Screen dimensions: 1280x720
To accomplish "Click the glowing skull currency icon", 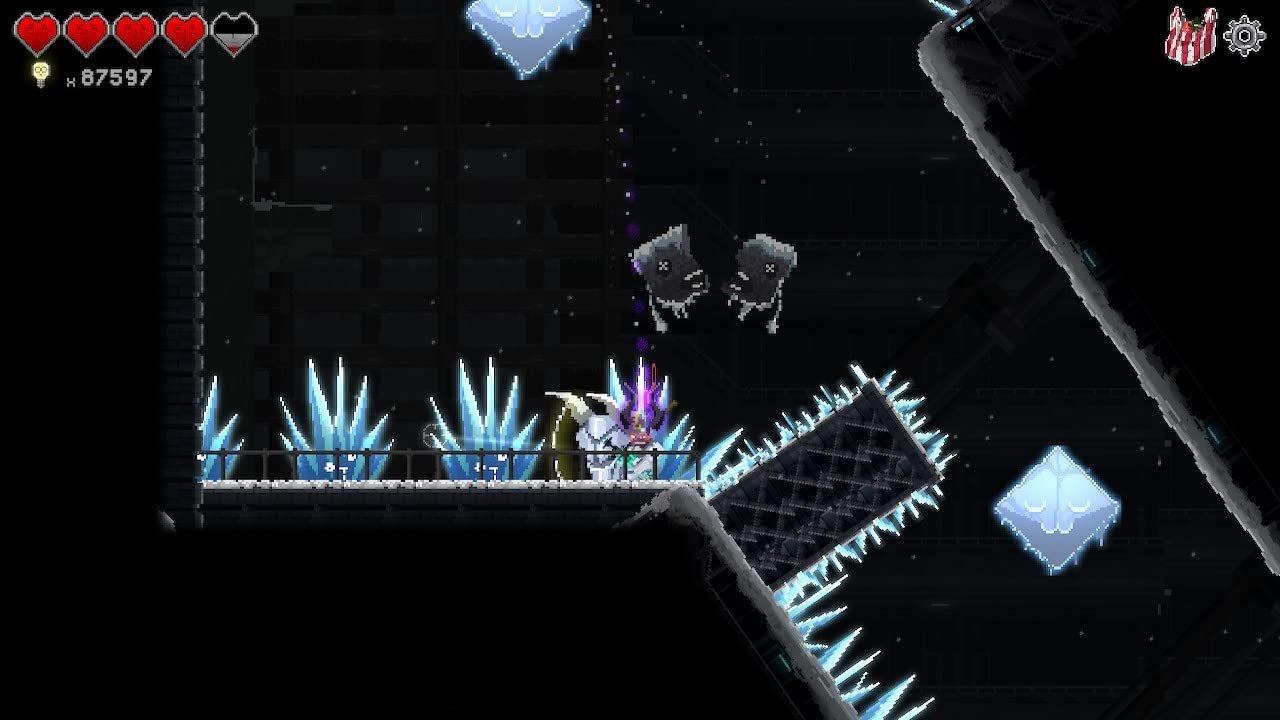I will click(40, 73).
